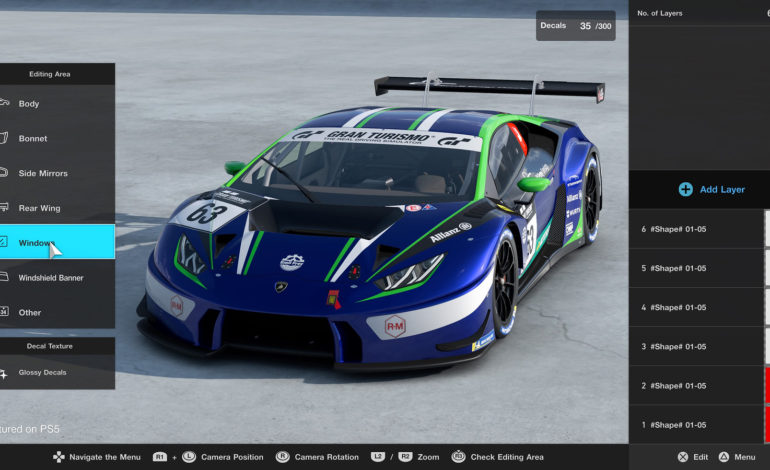Select Body editing area
Image resolution: width=770 pixels, height=470 pixels.
pyautogui.click(x=55, y=104)
